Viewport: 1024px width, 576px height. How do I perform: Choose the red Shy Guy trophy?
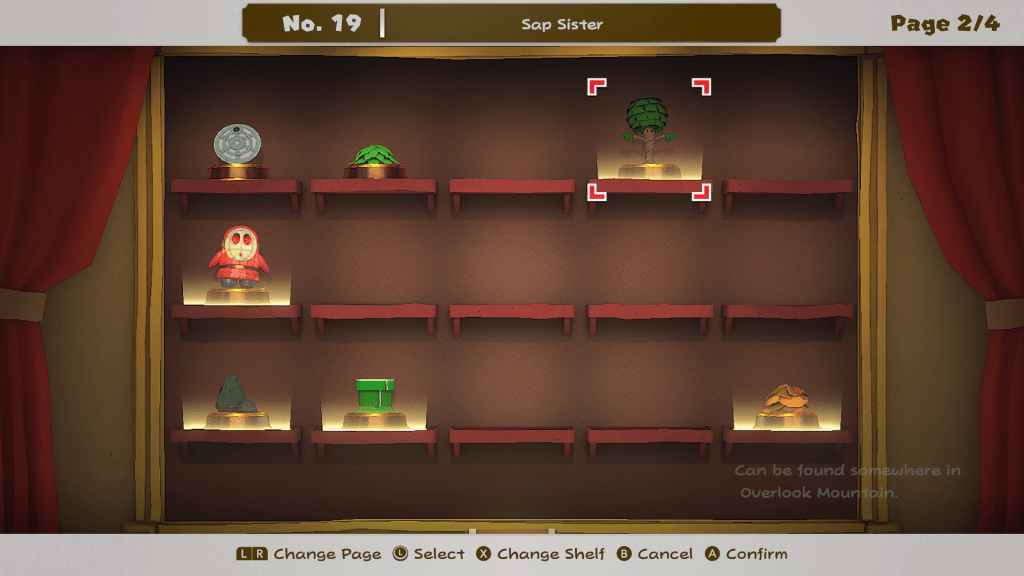click(237, 259)
